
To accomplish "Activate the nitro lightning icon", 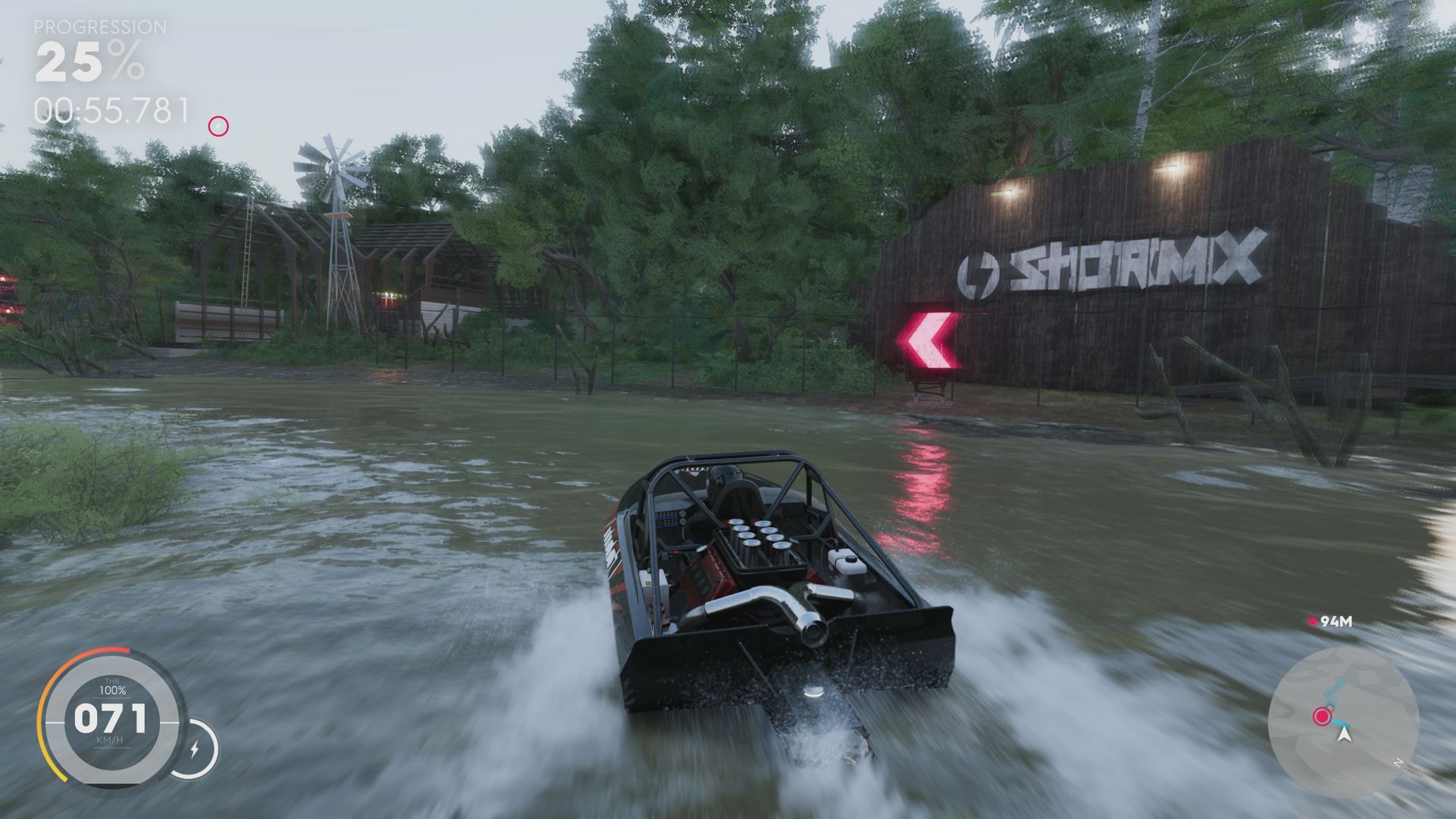I will (x=196, y=748).
